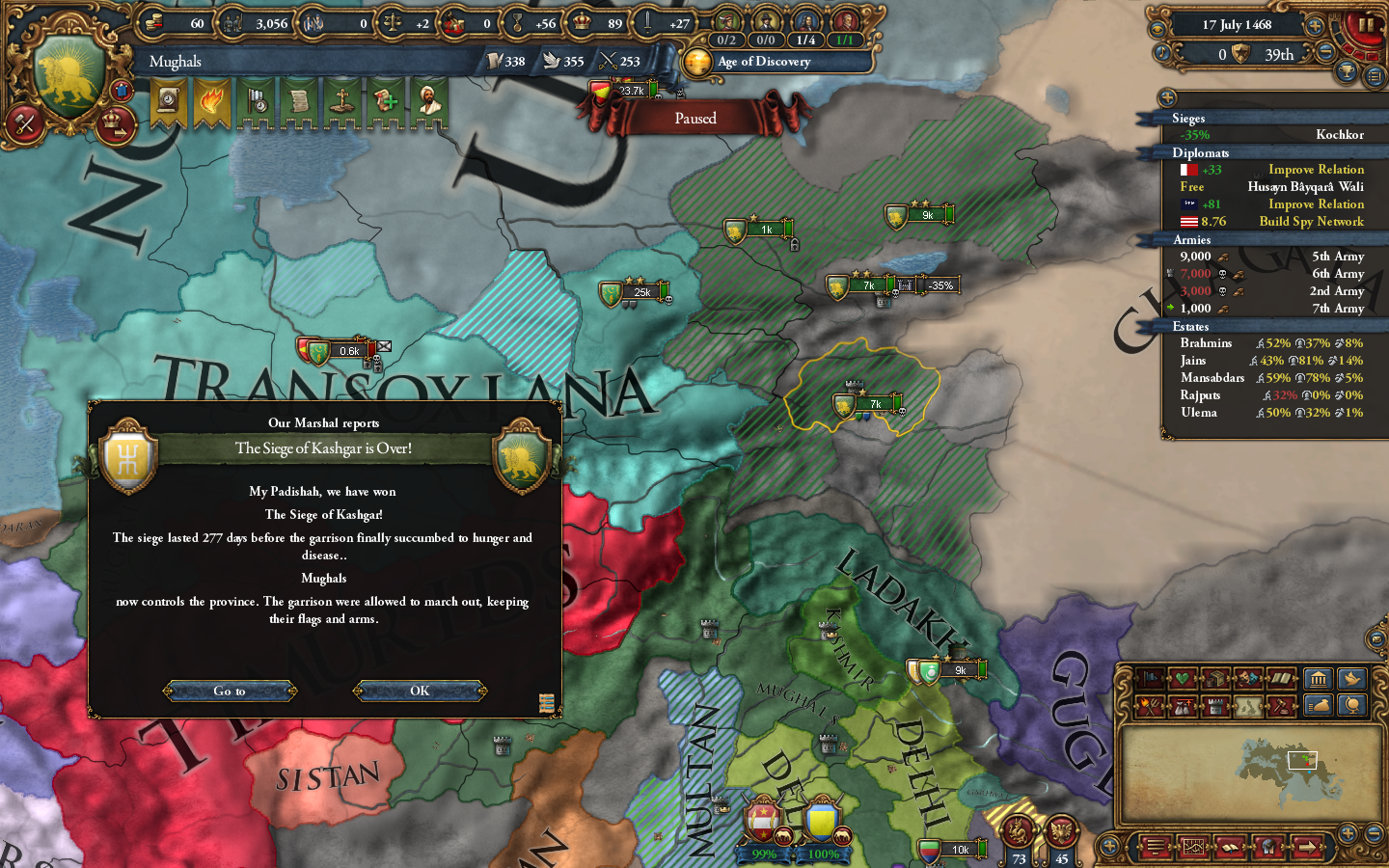Collapse the Estates section in the outliner

pos(1190,326)
